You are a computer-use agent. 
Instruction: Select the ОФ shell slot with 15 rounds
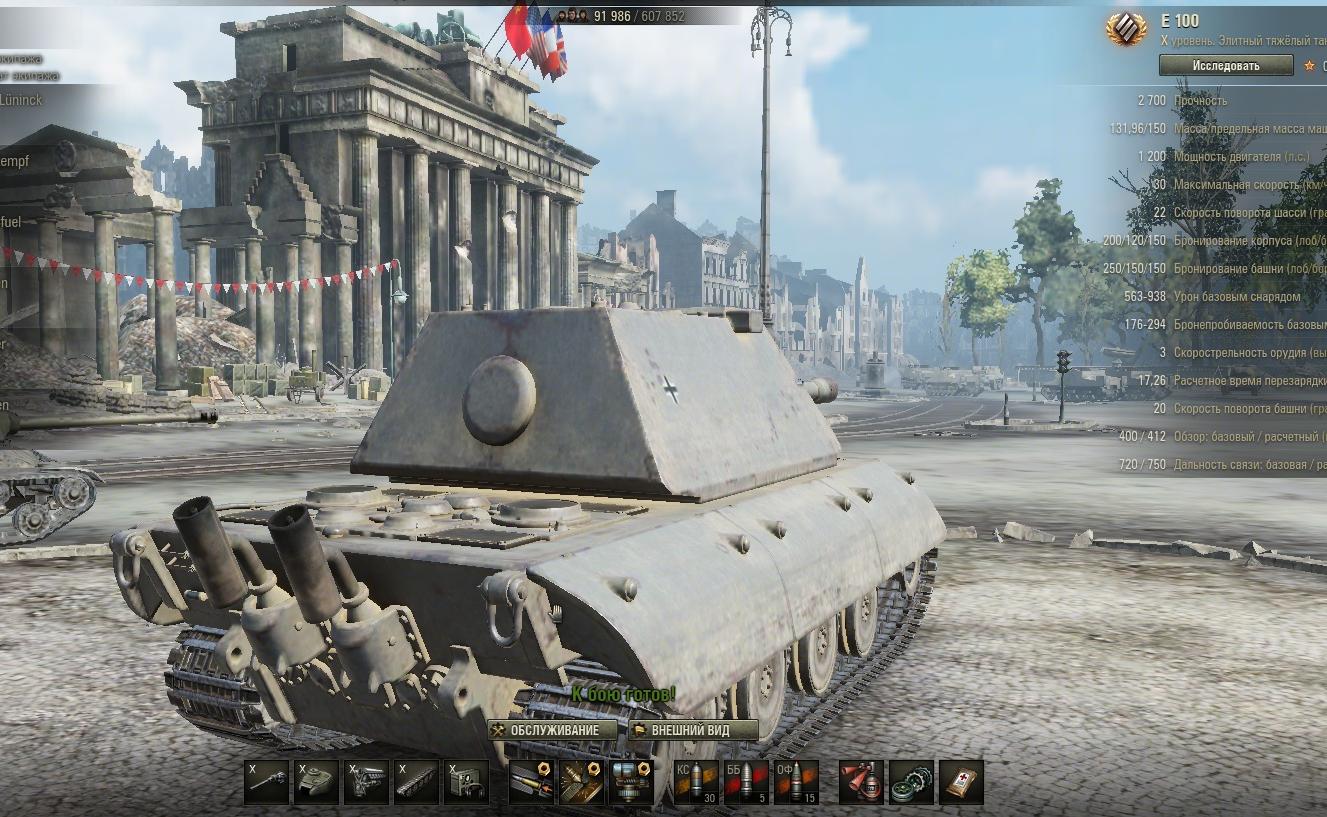point(796,782)
